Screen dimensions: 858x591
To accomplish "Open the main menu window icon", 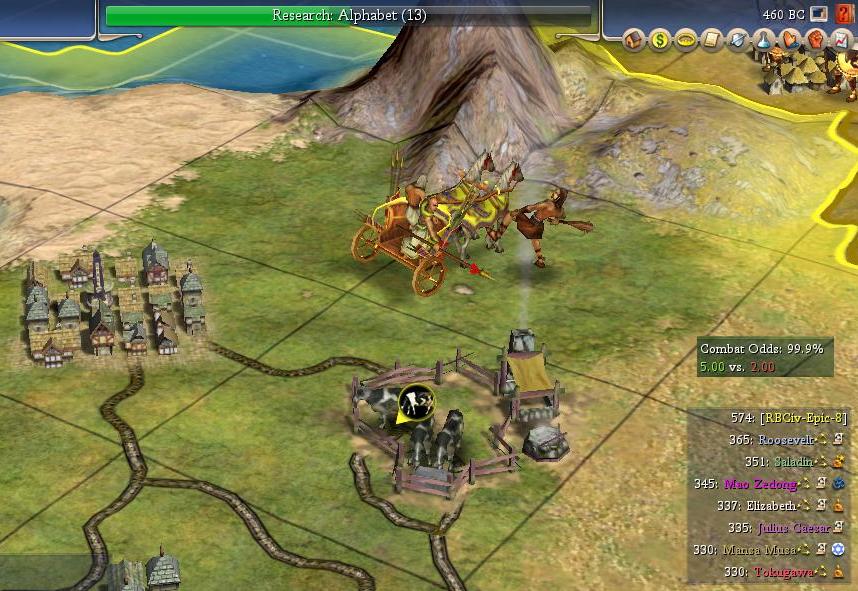I will pyautogui.click(x=819, y=15).
